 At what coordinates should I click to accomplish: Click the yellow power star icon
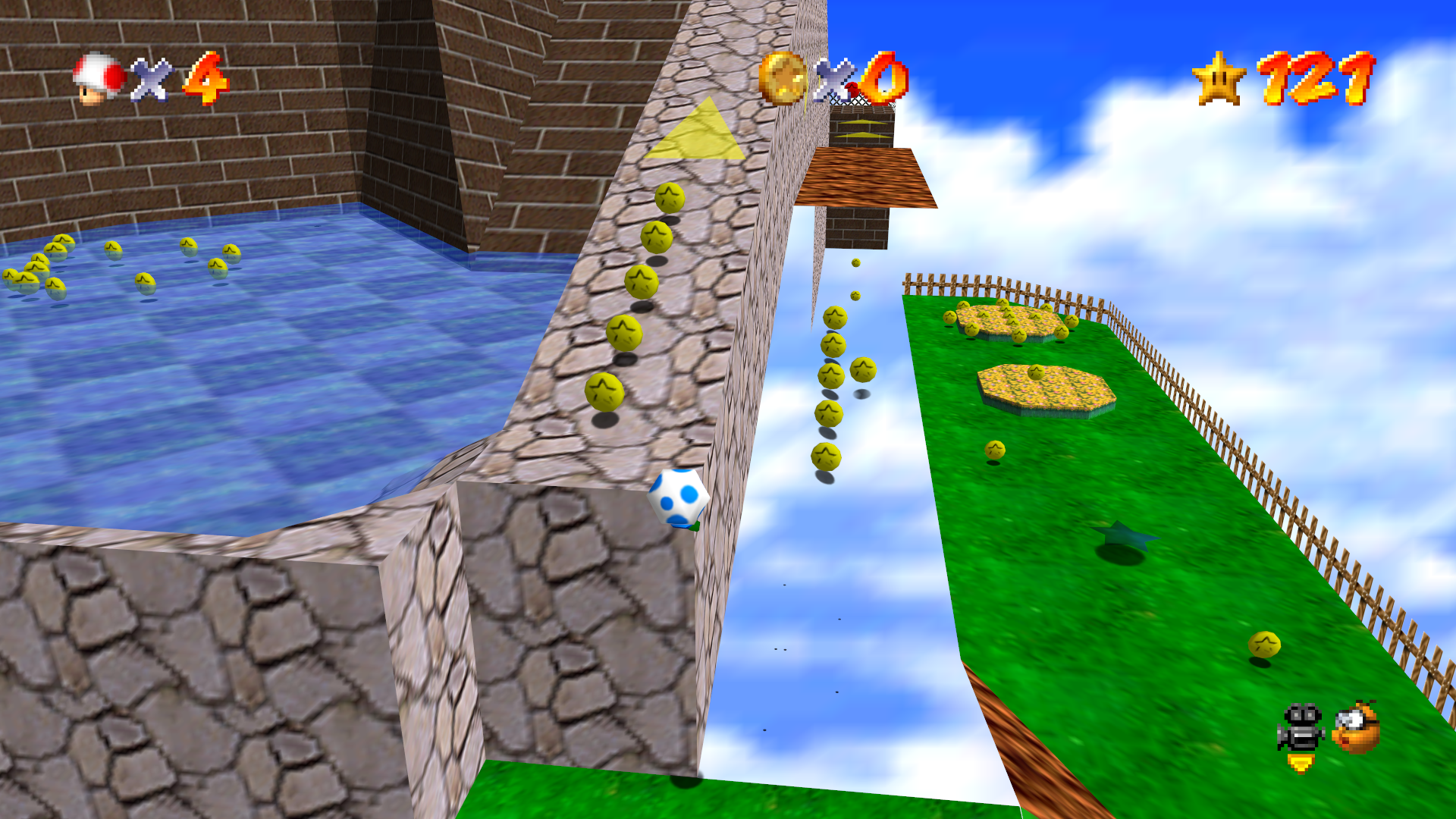1218,79
